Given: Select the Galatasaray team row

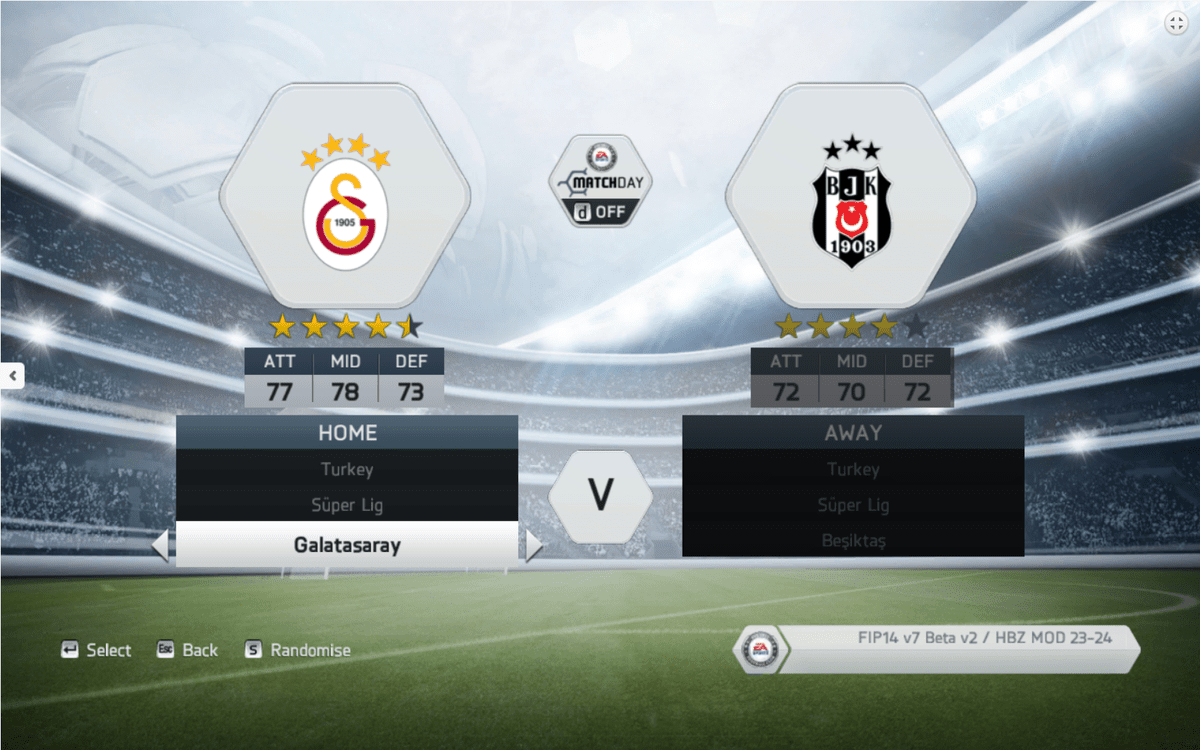Looking at the screenshot, I should click(x=347, y=545).
